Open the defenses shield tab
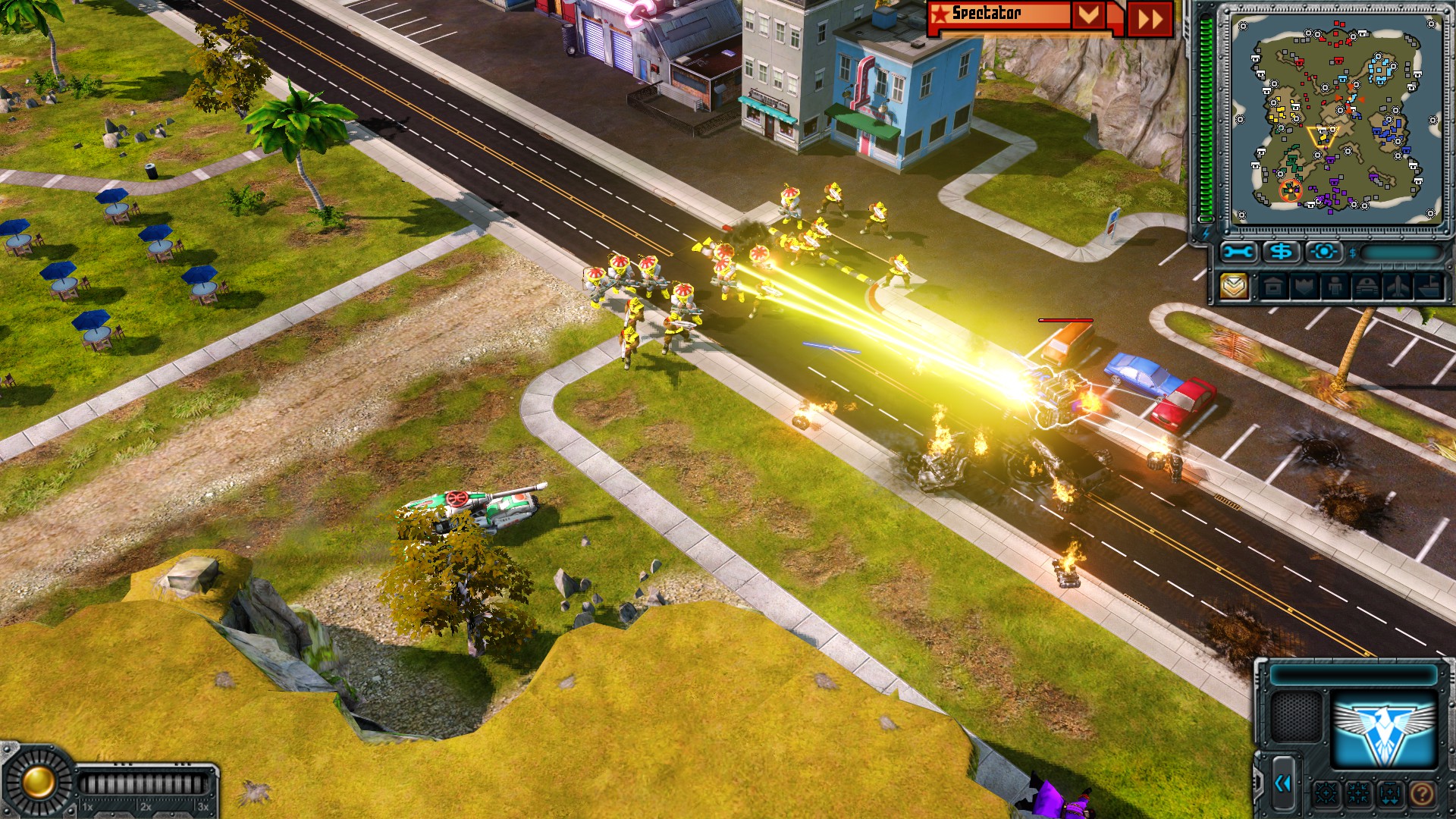Image resolution: width=1456 pixels, height=819 pixels. tap(1304, 287)
